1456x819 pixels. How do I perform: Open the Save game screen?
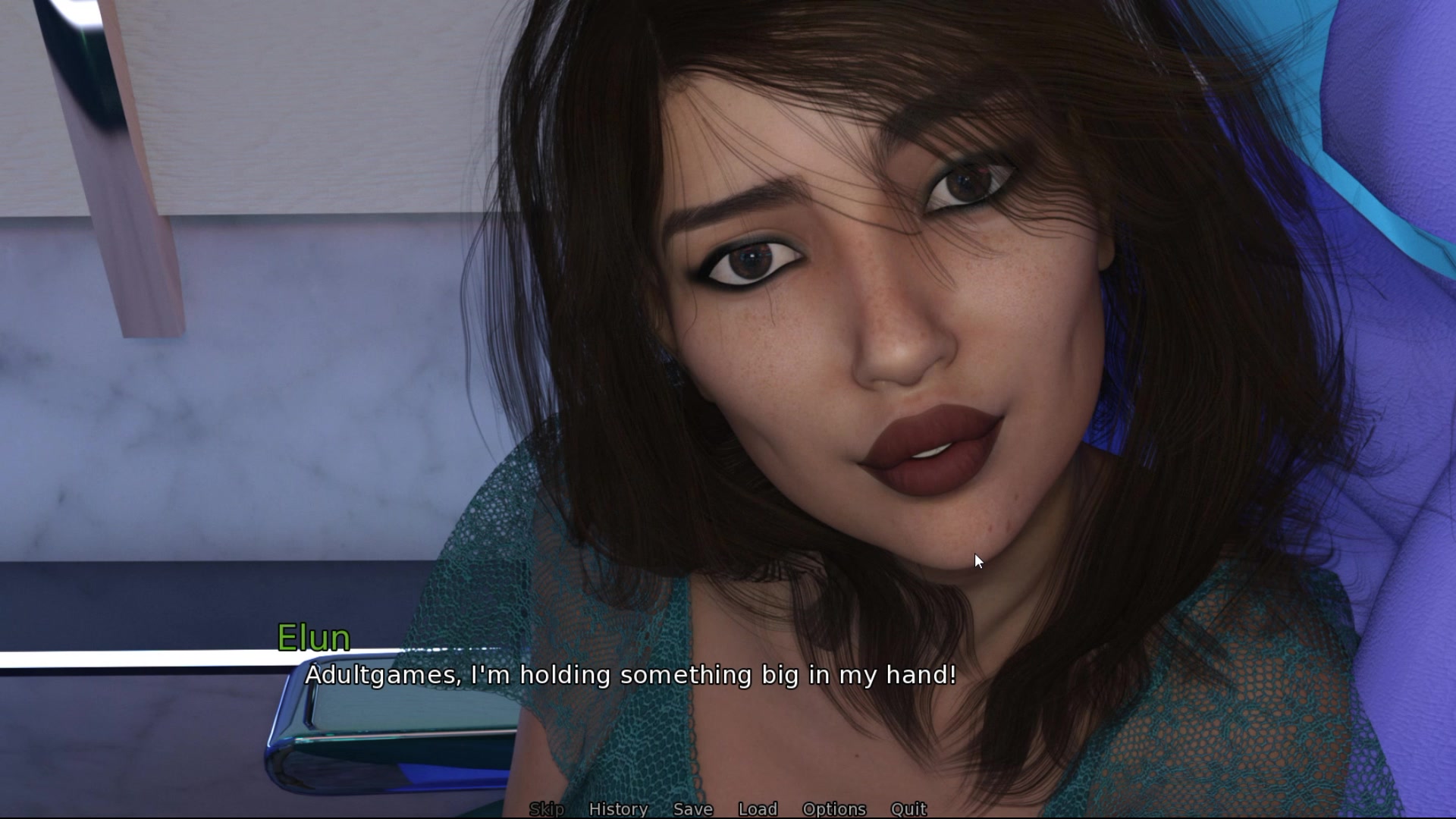pos(693,808)
